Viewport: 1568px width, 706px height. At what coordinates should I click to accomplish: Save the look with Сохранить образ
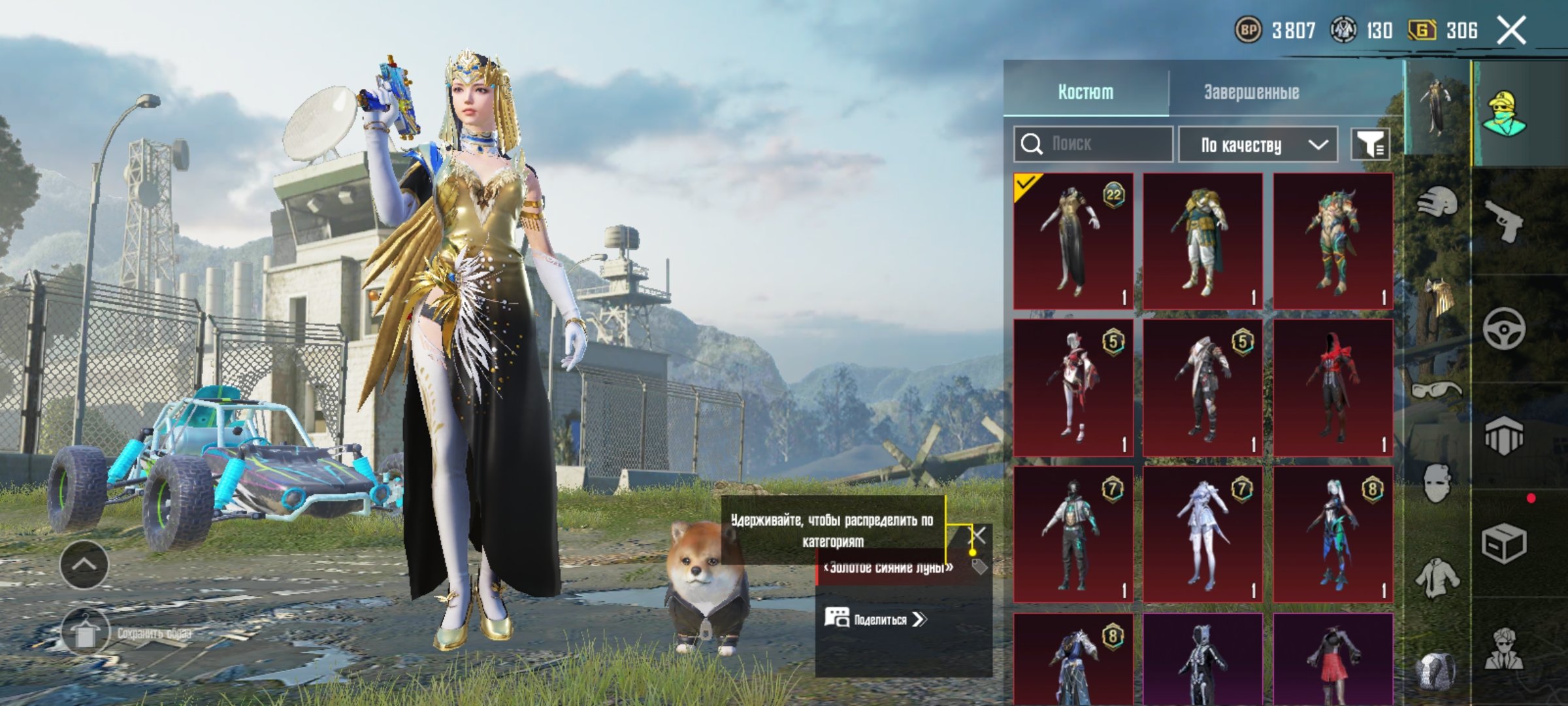[x=86, y=633]
